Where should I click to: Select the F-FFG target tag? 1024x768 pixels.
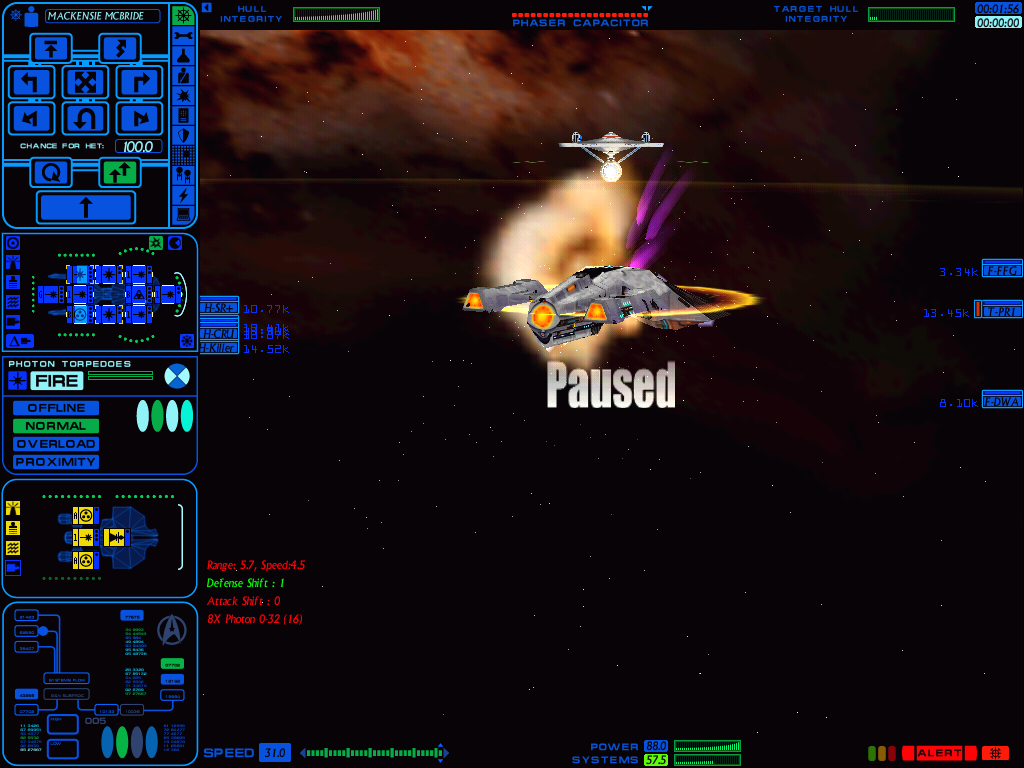(x=1002, y=270)
